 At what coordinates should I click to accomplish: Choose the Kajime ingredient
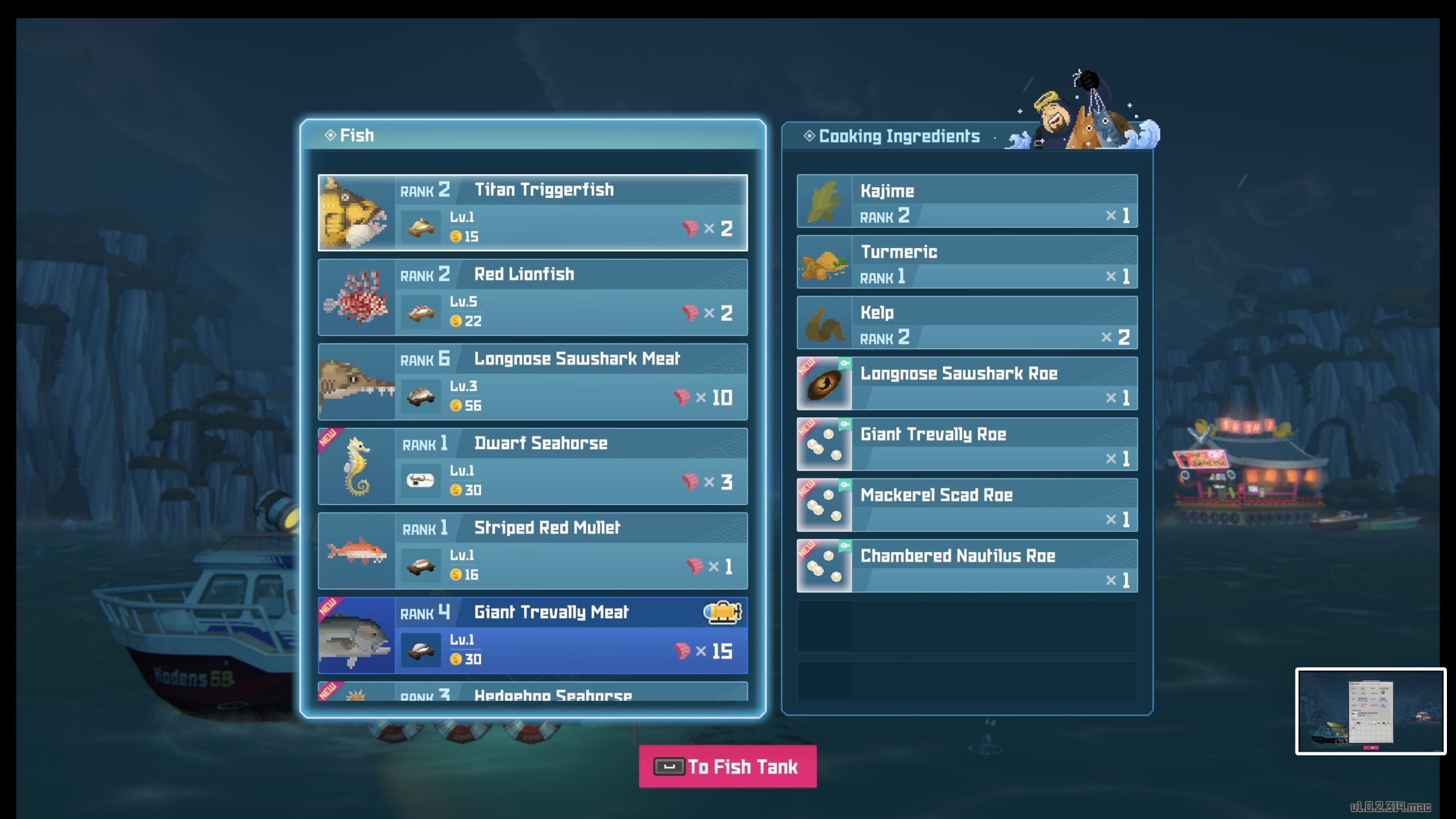tap(967, 201)
